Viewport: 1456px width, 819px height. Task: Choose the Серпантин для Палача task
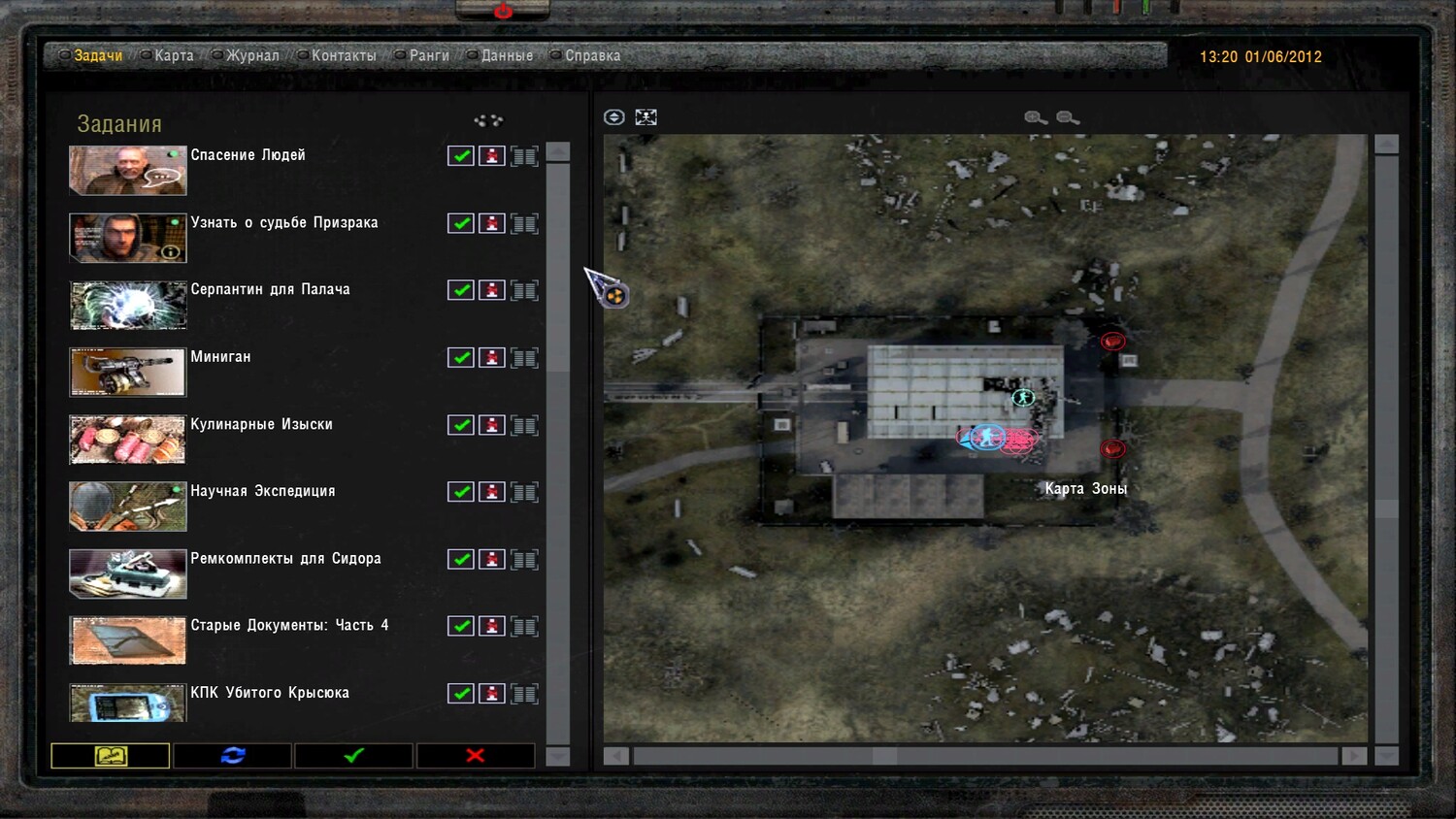[270, 289]
